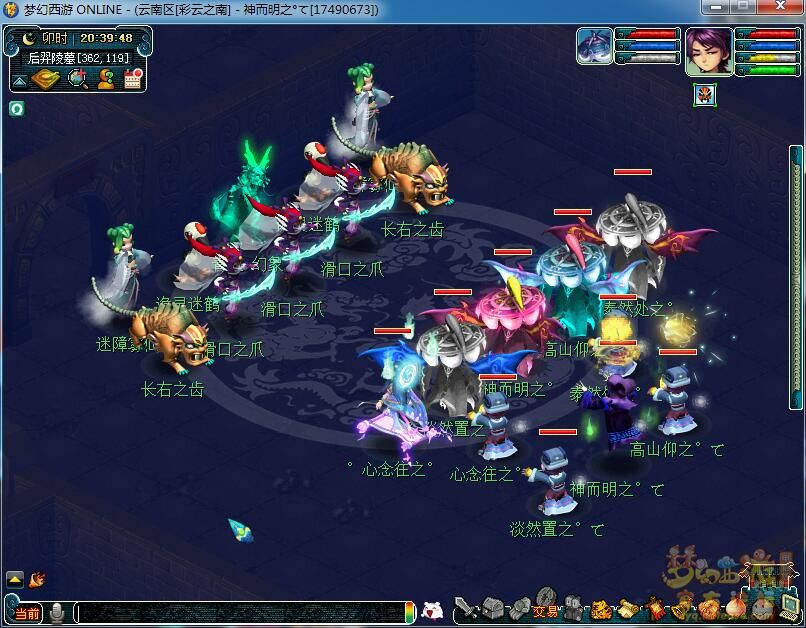Collapse the top-left info panel arrow

tap(19, 80)
